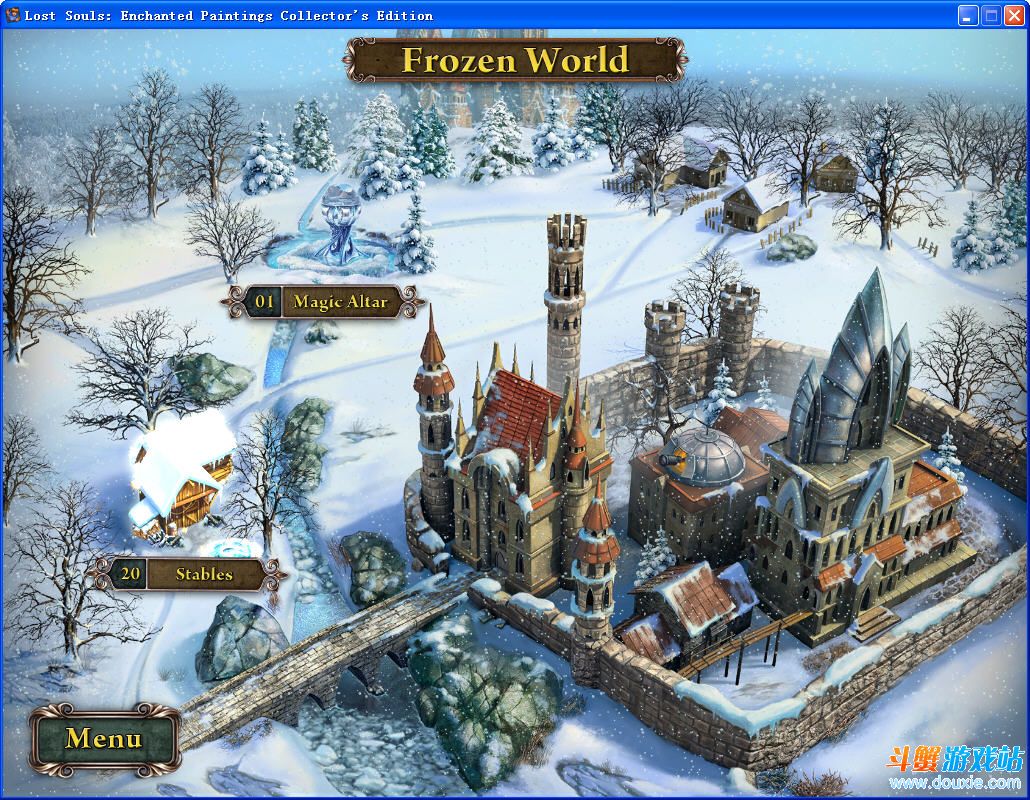The image size is (1030, 800).
Task: Close the game window
Action: (1013, 15)
